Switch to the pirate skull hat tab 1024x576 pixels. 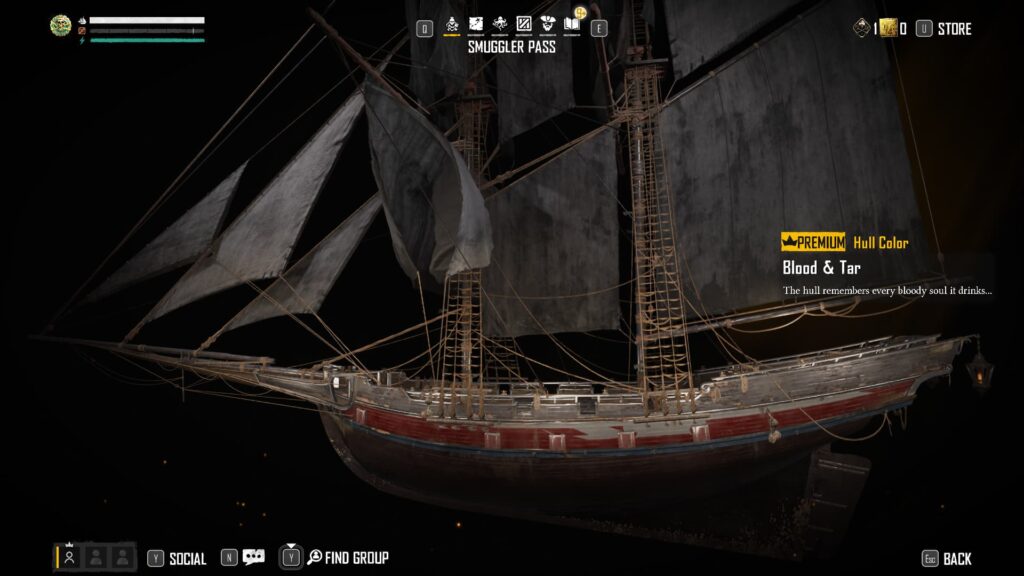pyautogui.click(x=548, y=24)
